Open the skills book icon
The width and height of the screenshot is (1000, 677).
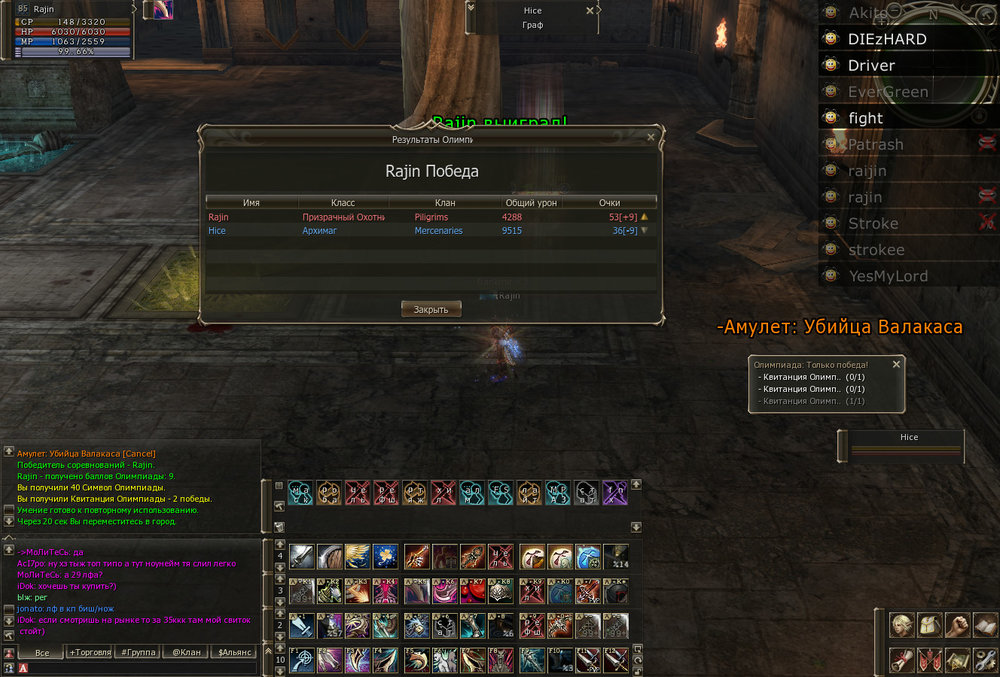point(985,625)
